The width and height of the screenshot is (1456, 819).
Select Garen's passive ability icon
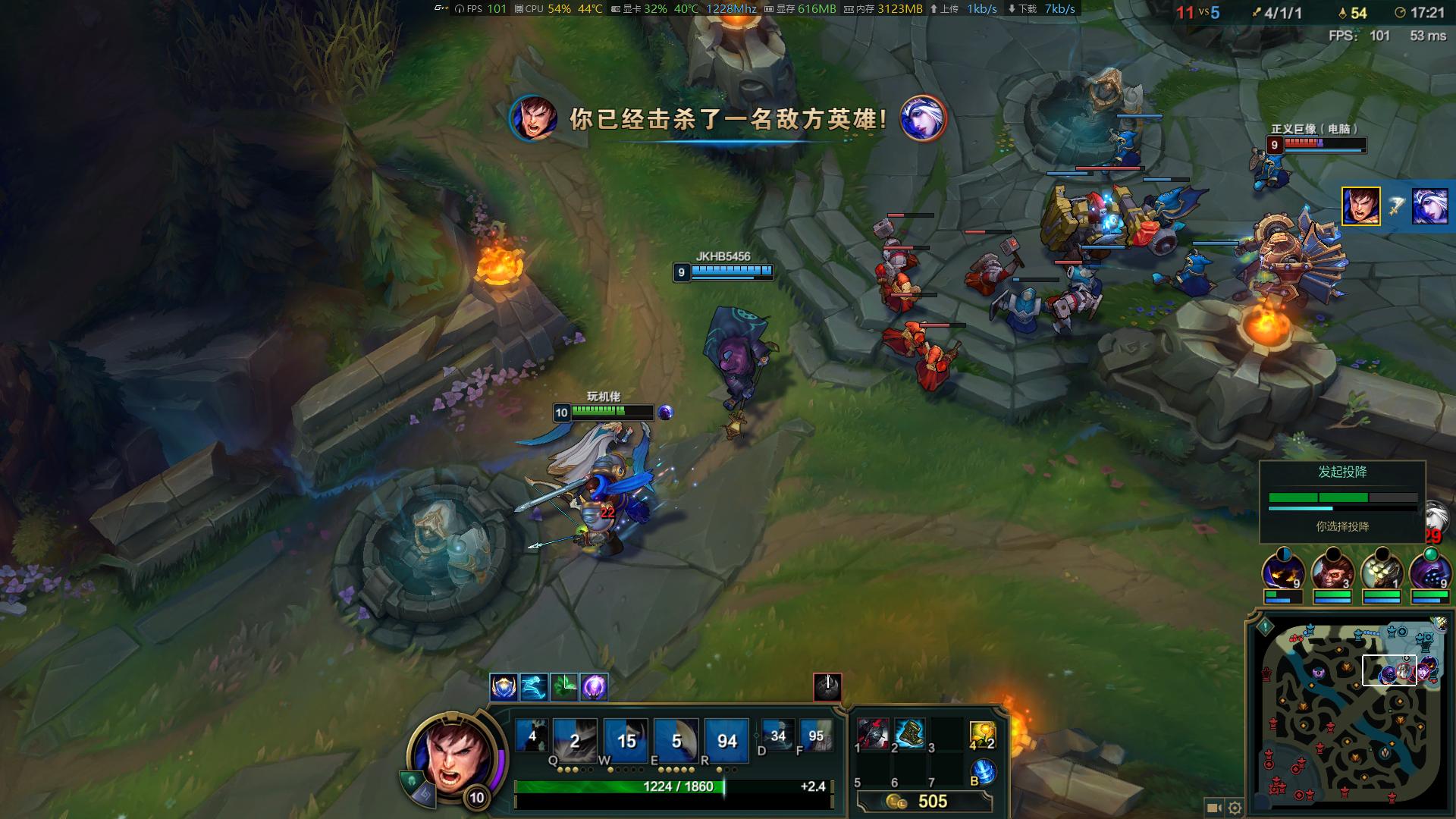tap(532, 736)
